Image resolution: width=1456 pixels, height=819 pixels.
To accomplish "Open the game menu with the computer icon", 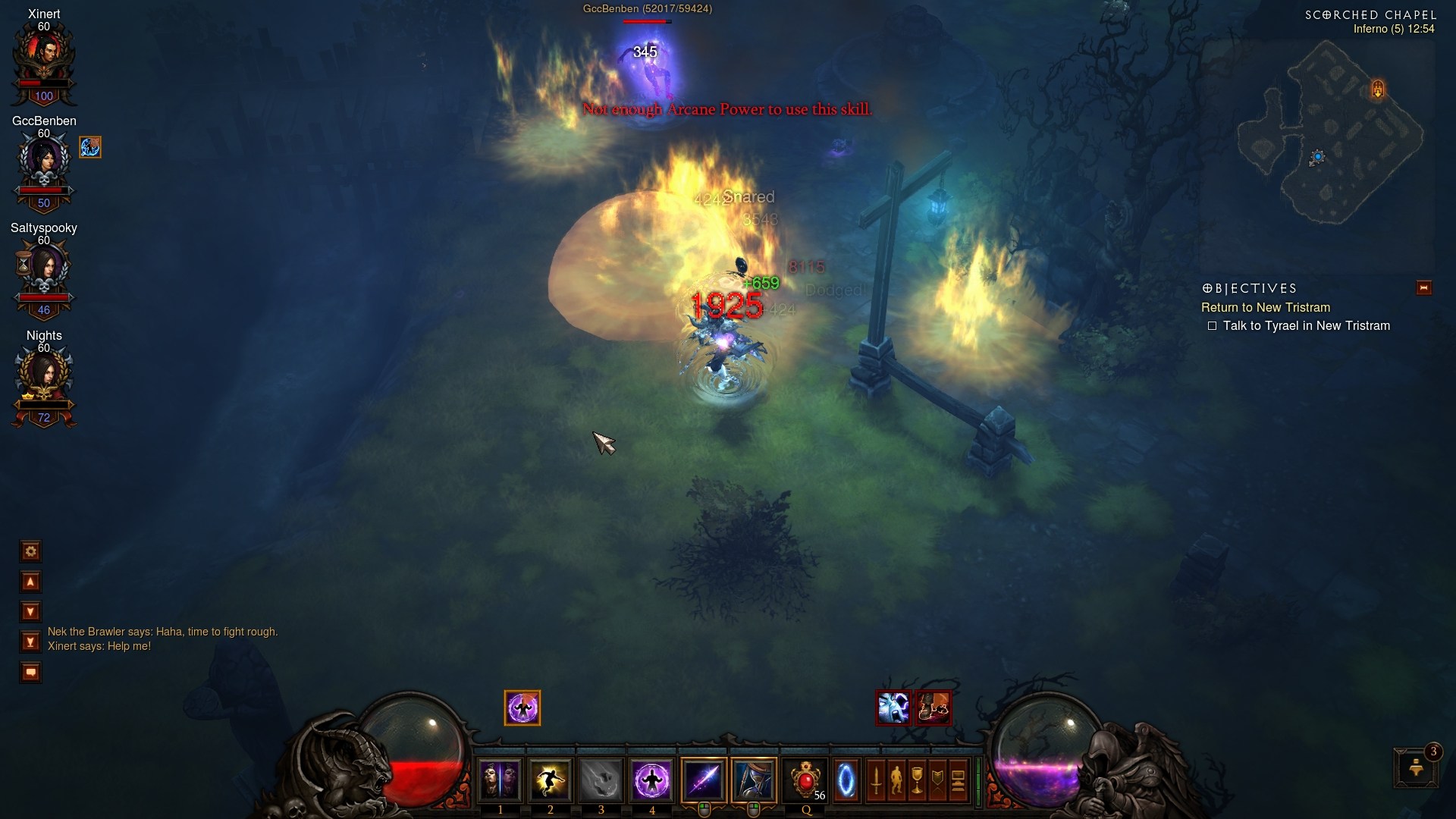I will [x=958, y=781].
